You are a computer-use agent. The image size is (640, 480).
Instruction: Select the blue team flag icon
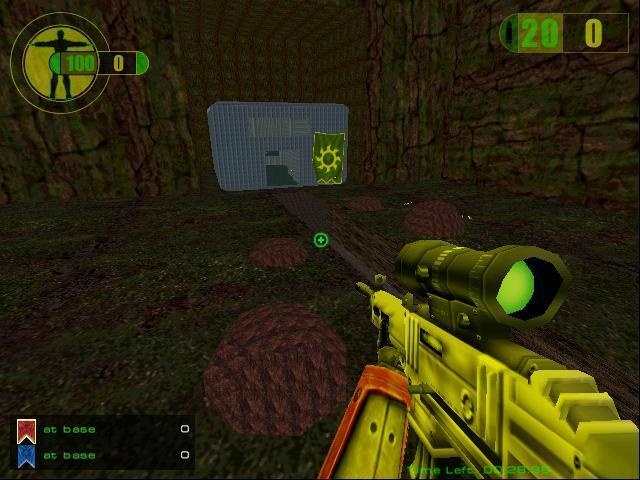point(26,456)
